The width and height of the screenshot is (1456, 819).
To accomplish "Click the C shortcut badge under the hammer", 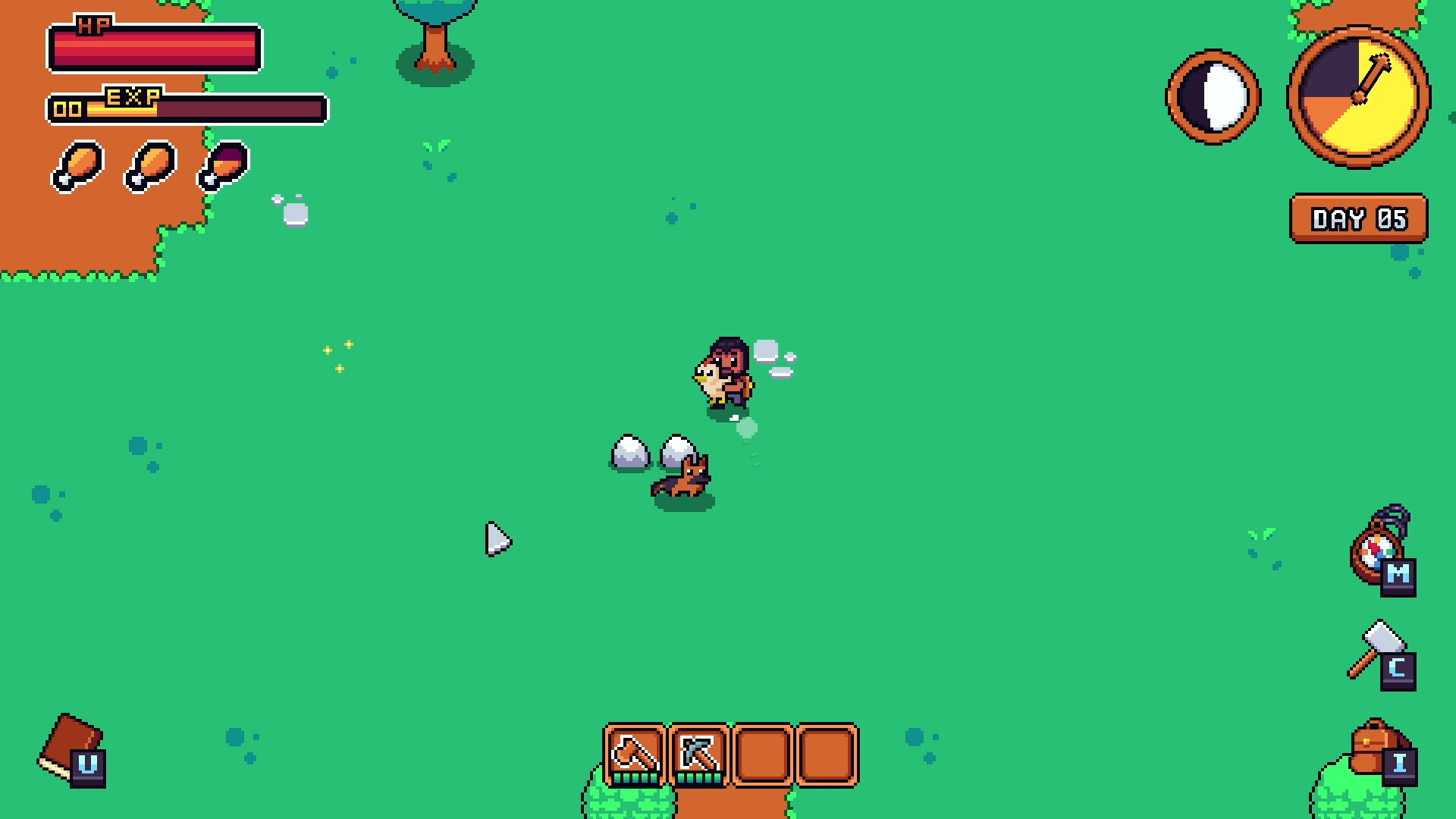I will coord(1397,669).
